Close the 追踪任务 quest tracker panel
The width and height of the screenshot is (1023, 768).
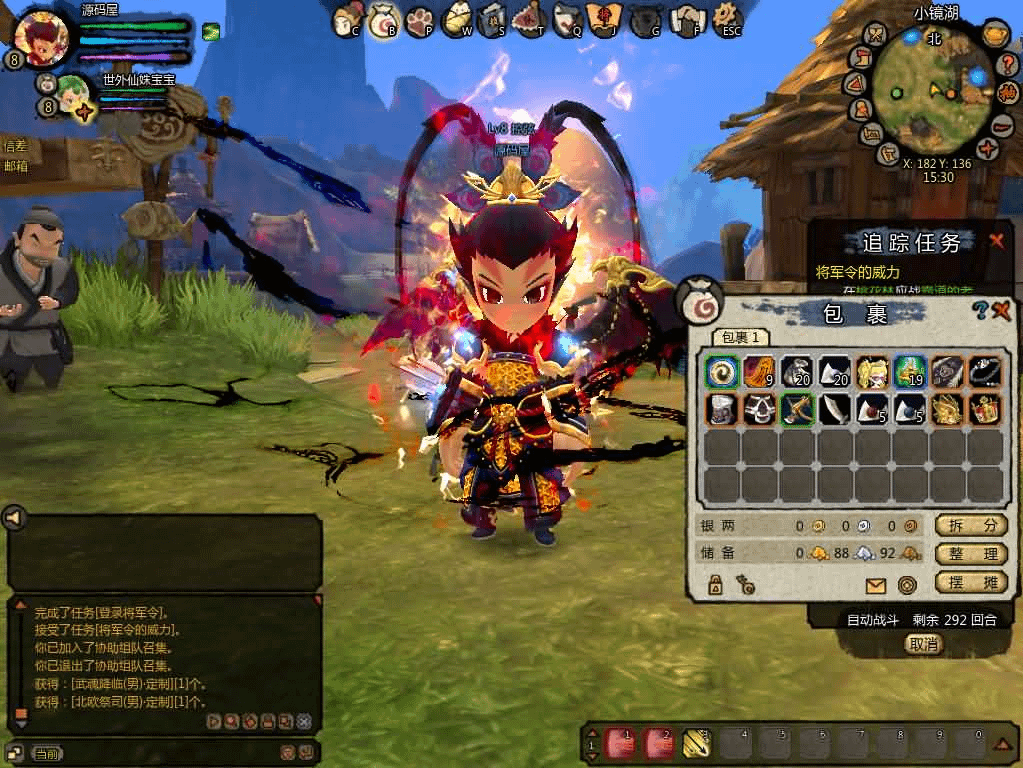(x=996, y=241)
